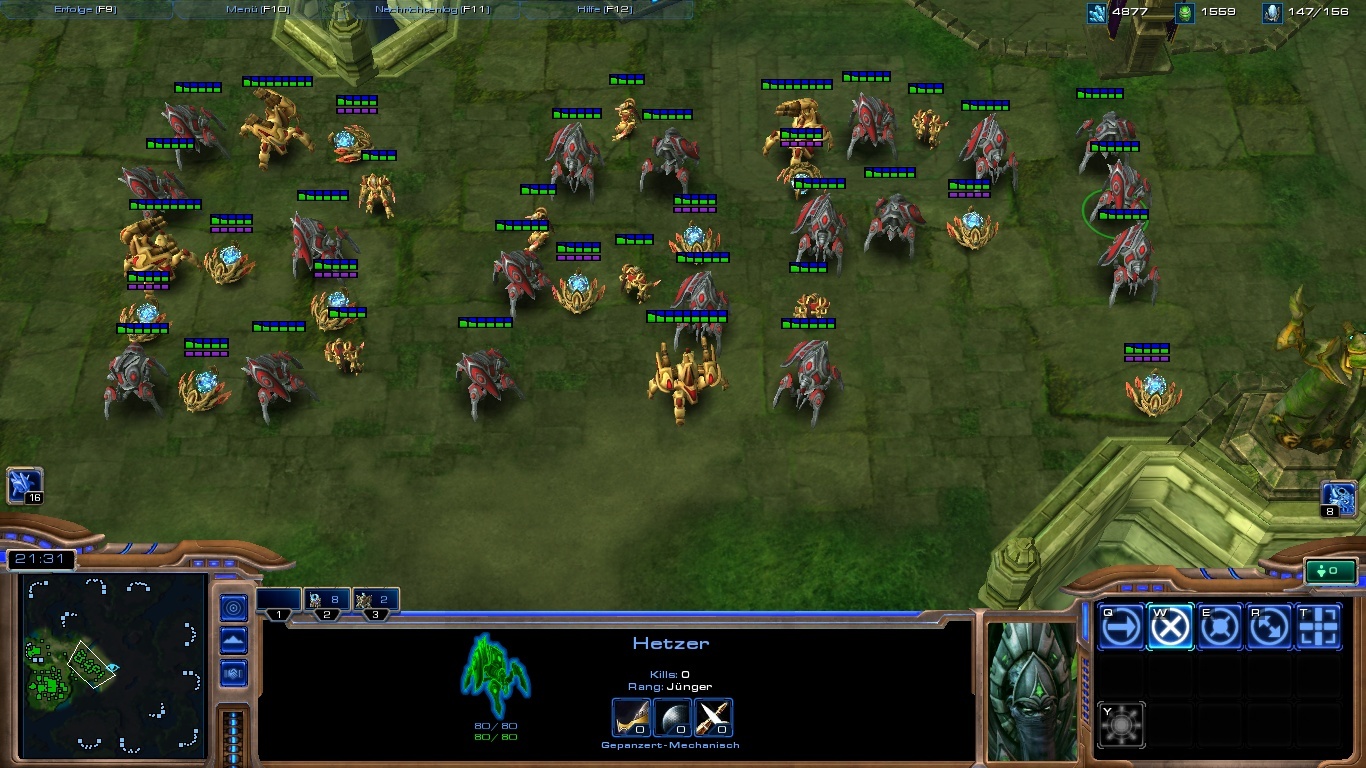Click the minimap ping signal button
Viewport: 1366px width, 768px height.
(x=234, y=607)
